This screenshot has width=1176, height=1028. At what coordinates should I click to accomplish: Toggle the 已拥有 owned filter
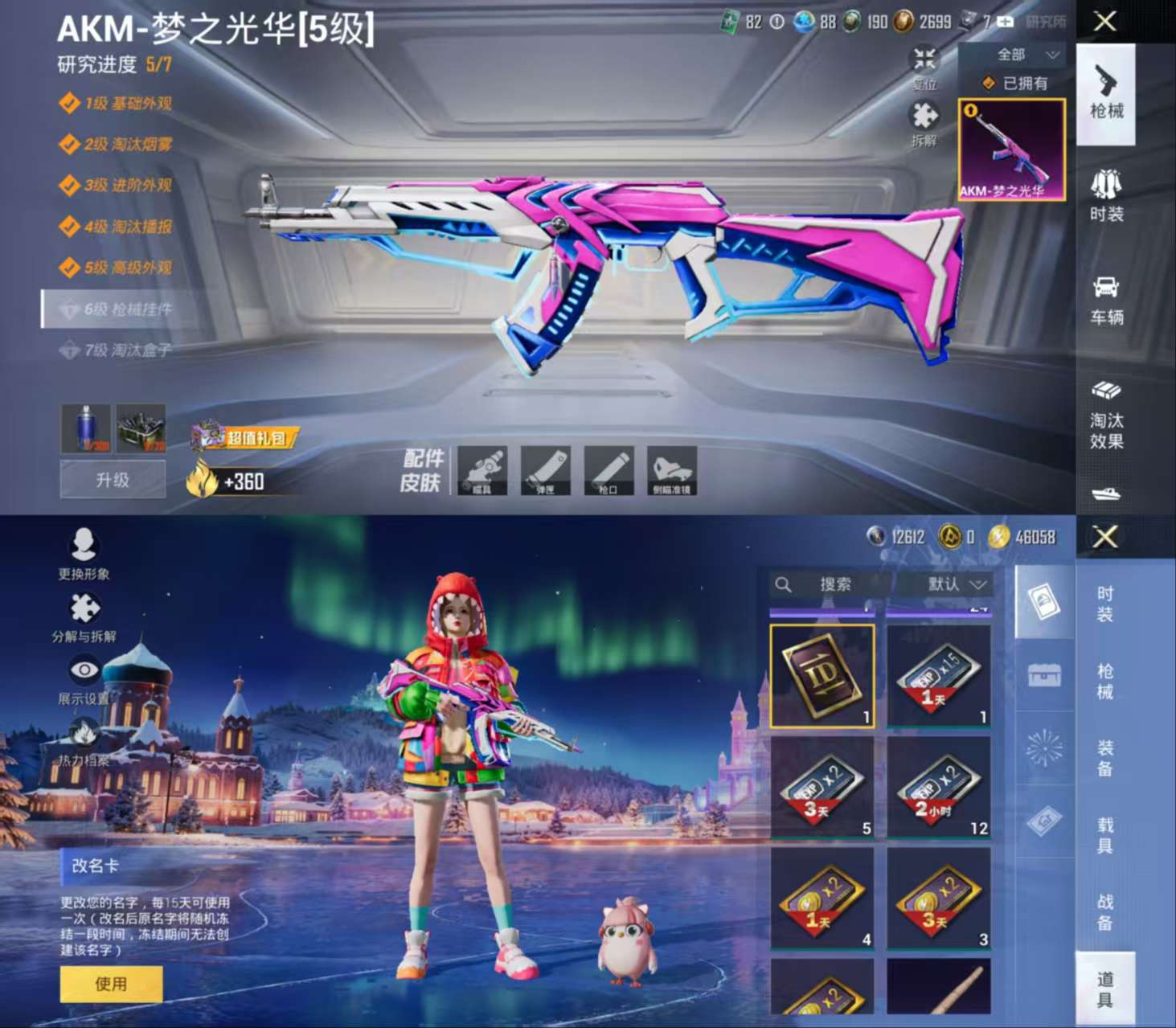tap(1008, 83)
